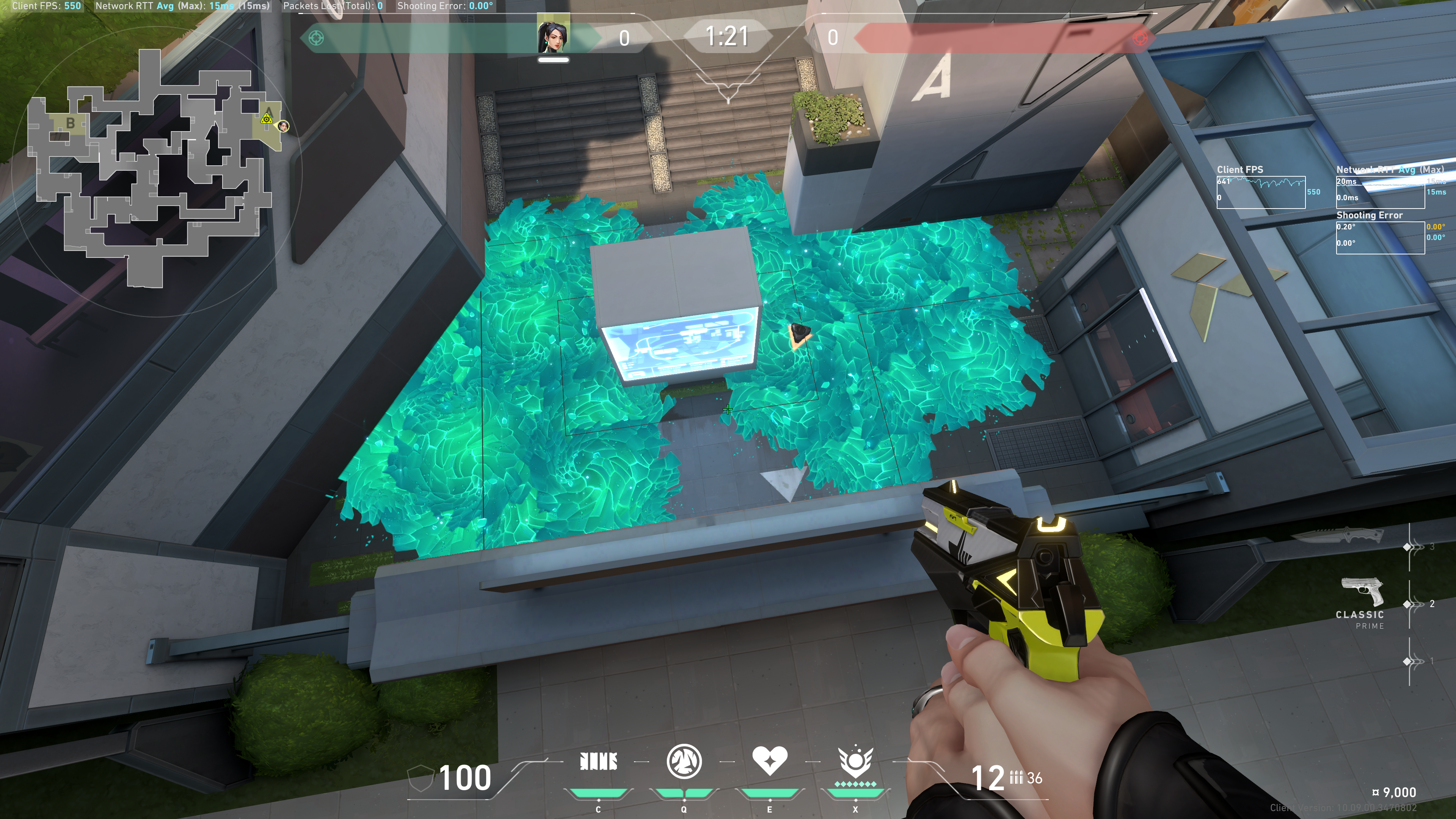Activate the Resurrection ultimate icon
1456x819 pixels.
click(855, 761)
